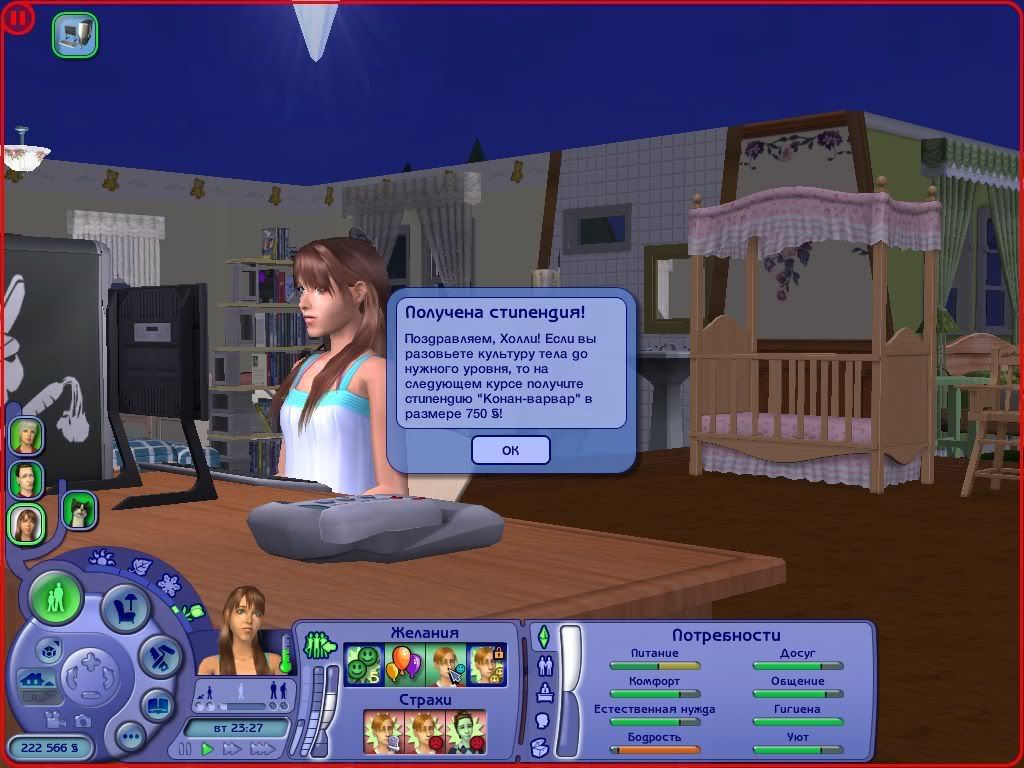This screenshot has width=1024, height=768.
Task: Set game speed to triple fast forward
Action: pos(262,748)
